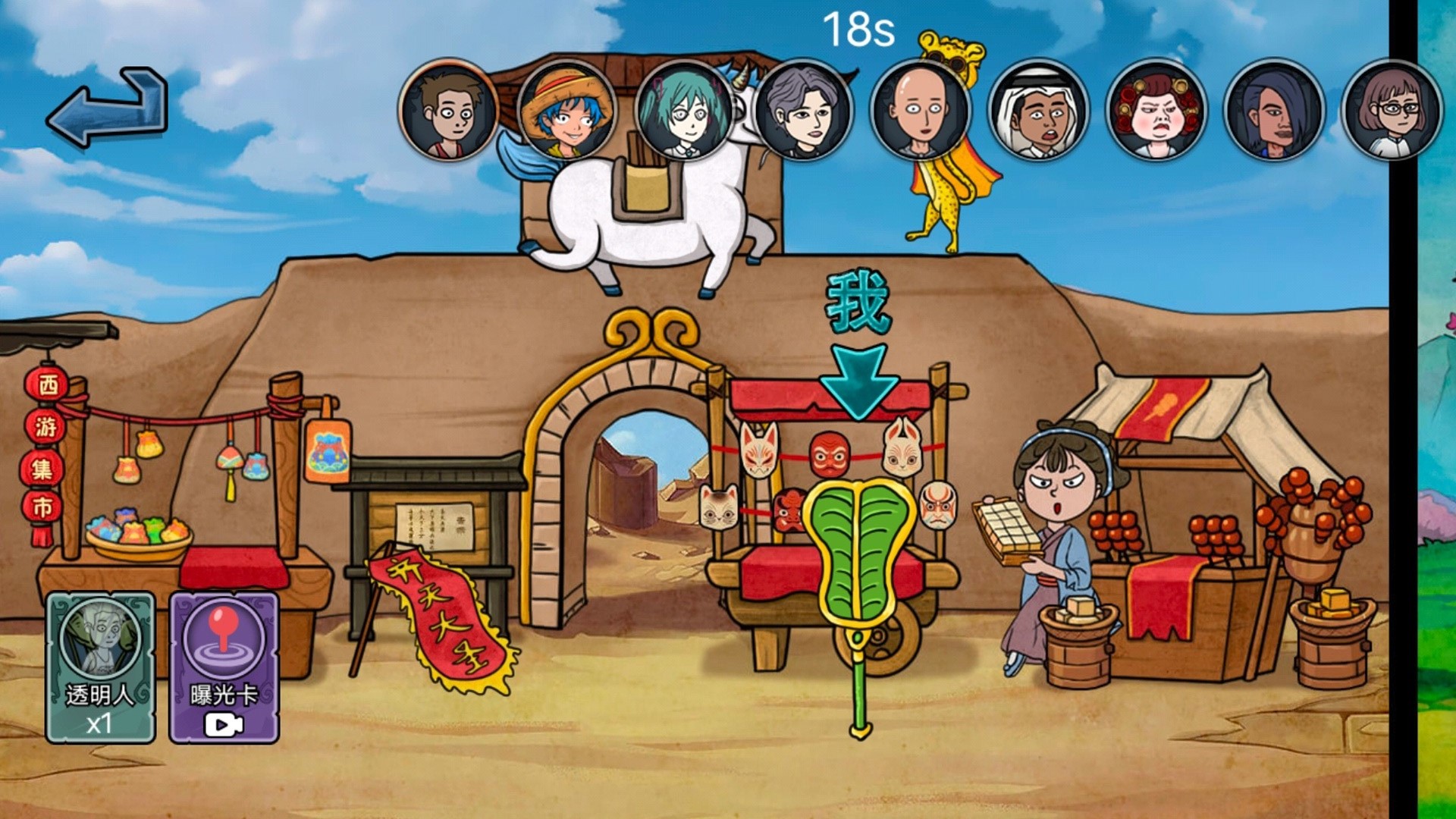The width and height of the screenshot is (1456, 819).
Task: Choose the straw hat player portrait
Action: point(567,110)
